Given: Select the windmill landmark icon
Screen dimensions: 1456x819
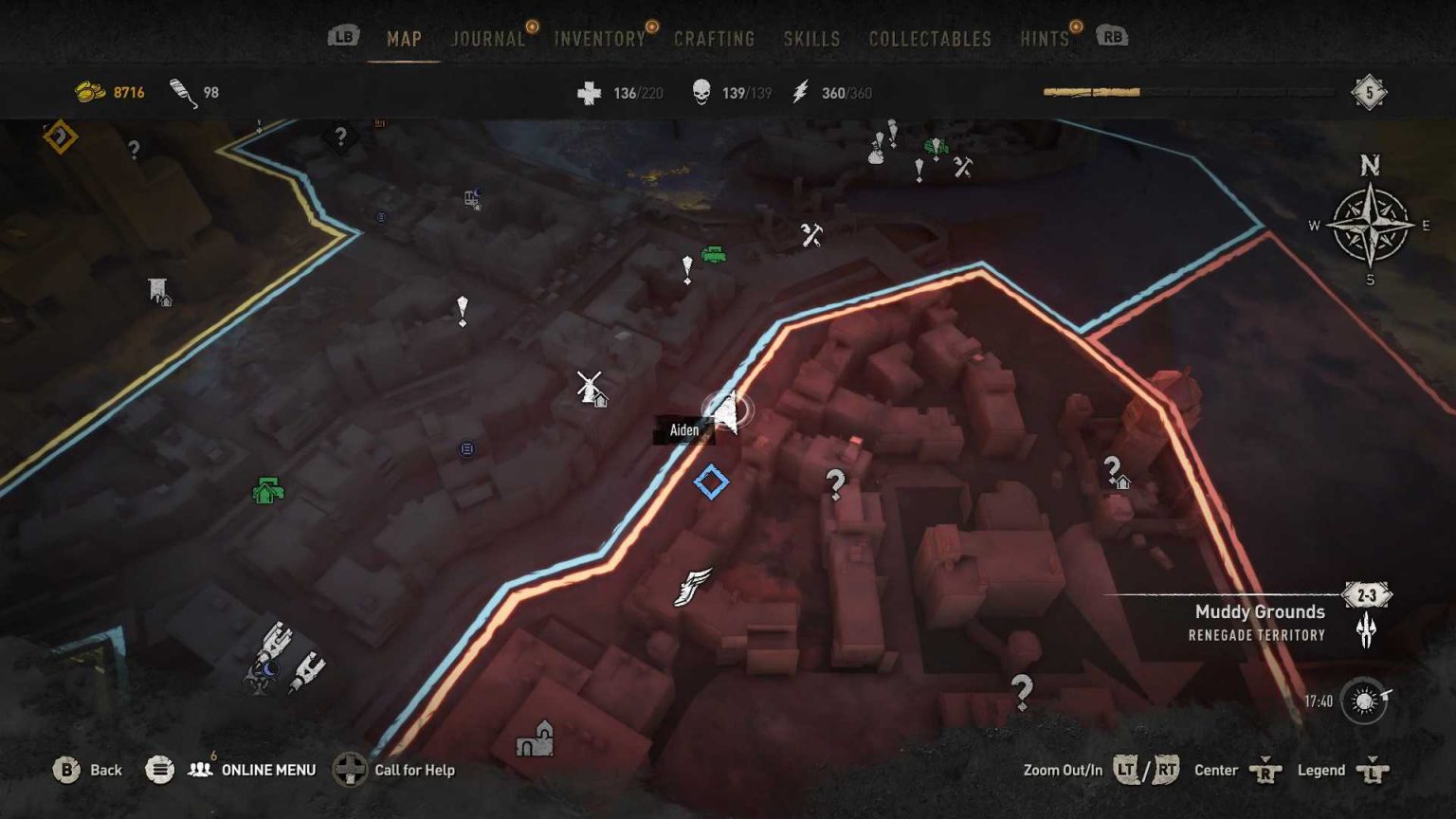Looking at the screenshot, I should point(588,387).
